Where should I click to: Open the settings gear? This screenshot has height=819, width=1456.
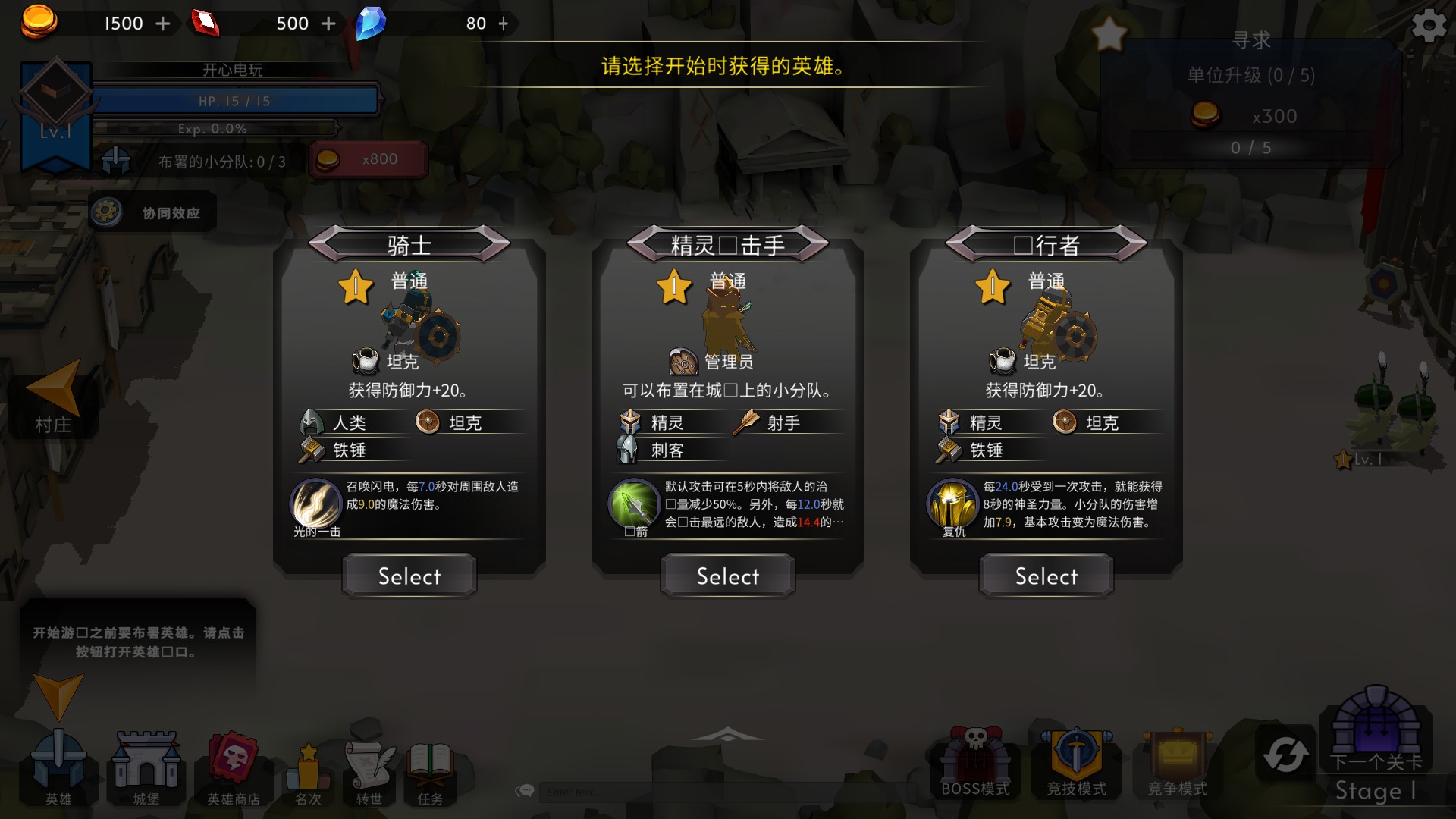1429,25
